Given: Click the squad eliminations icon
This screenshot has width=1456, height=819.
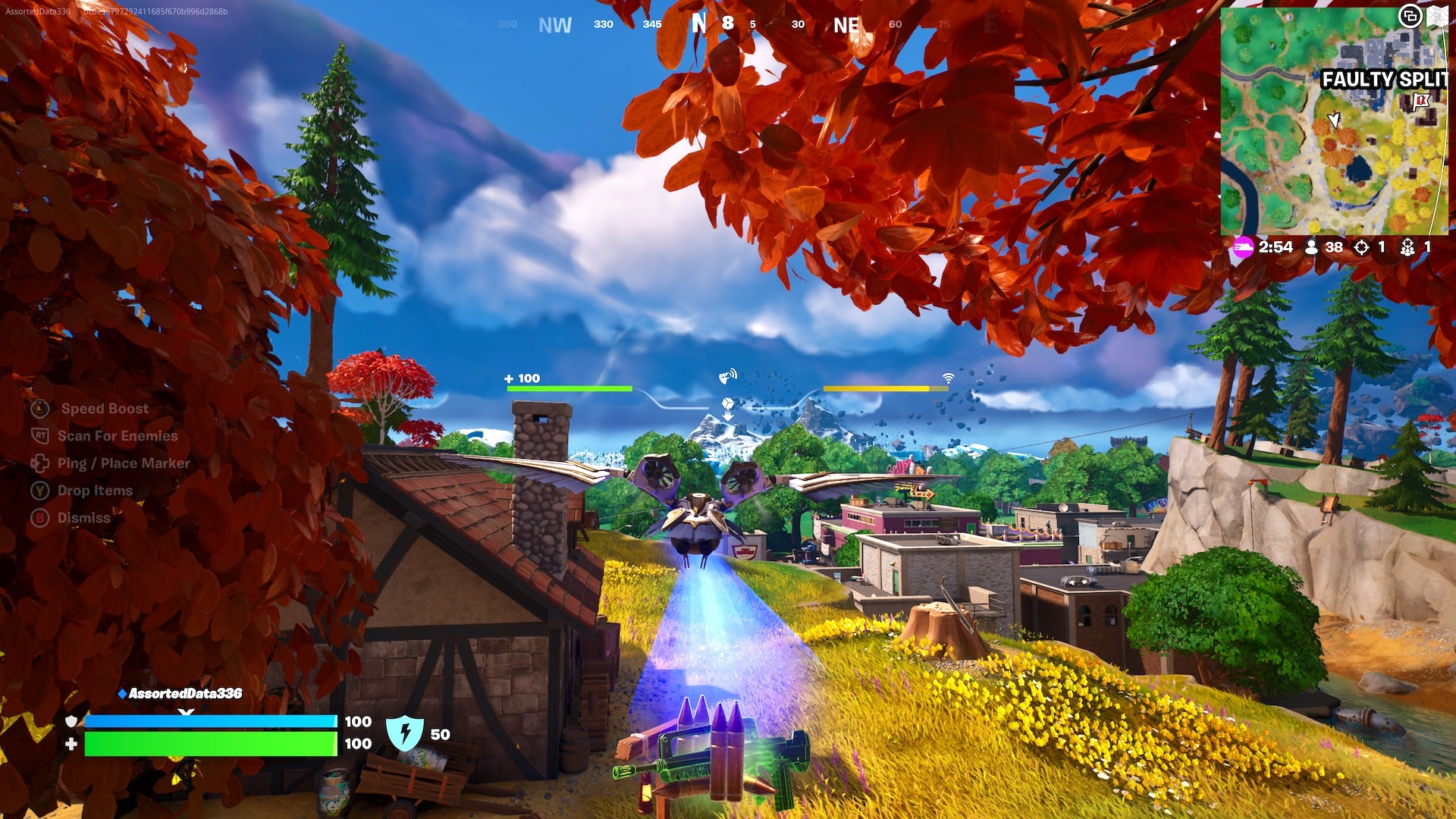Looking at the screenshot, I should point(1409,246).
